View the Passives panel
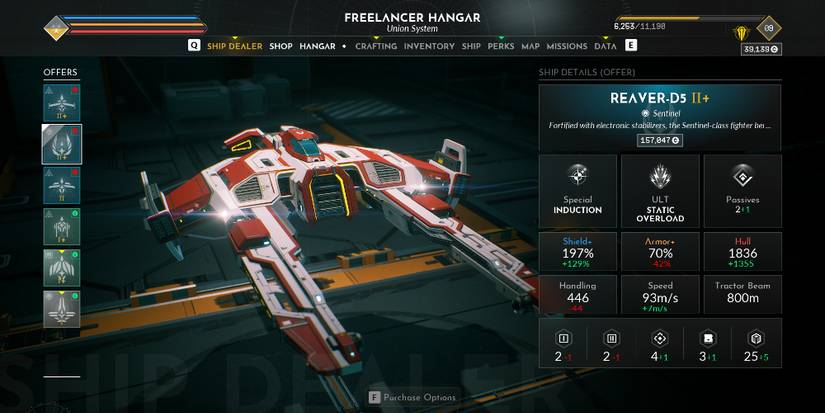The width and height of the screenshot is (825, 413). [742, 190]
